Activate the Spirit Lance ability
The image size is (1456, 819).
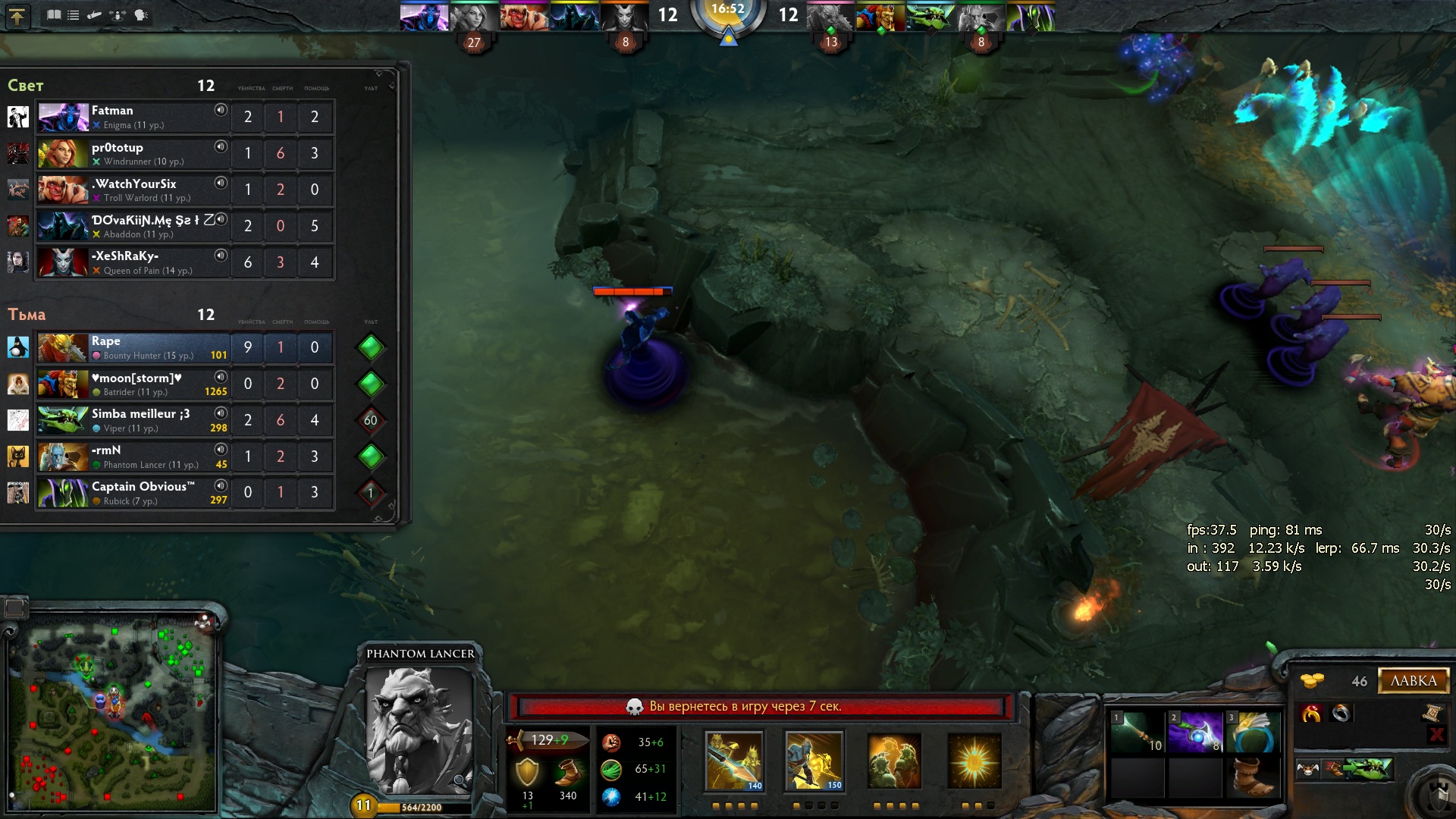point(733,761)
